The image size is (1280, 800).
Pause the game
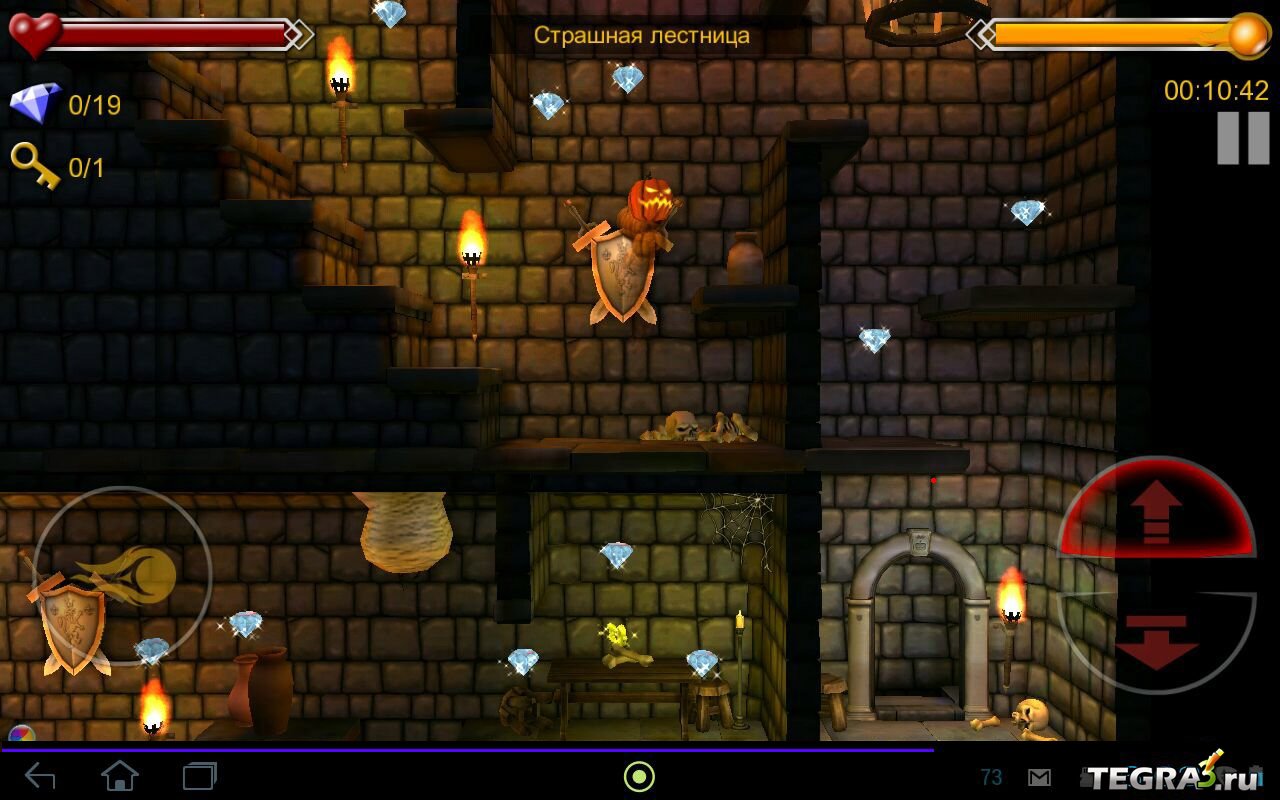[x=1242, y=138]
